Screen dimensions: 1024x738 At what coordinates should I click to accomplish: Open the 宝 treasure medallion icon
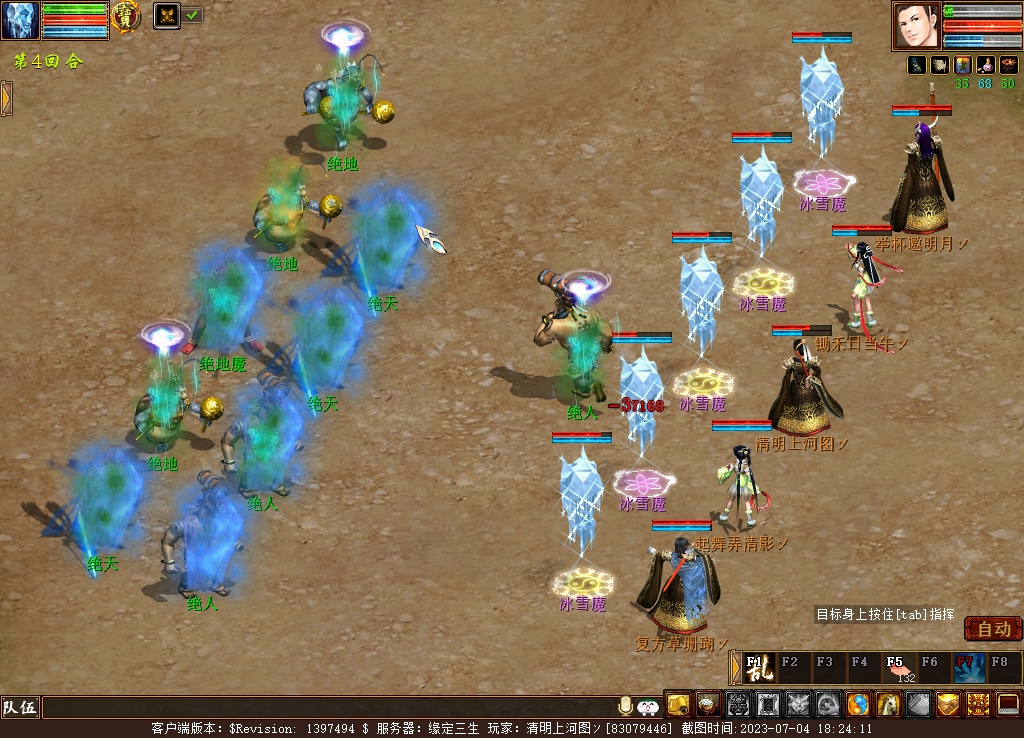click(126, 16)
